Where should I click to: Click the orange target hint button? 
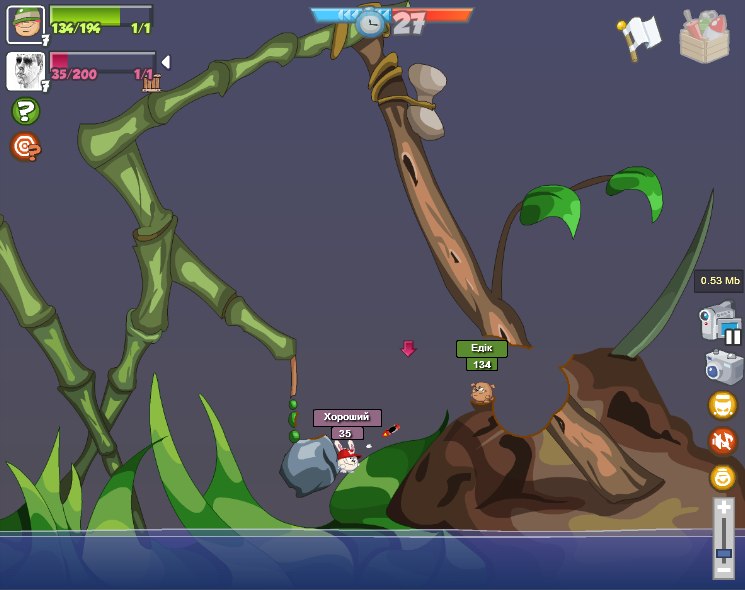coord(25,147)
